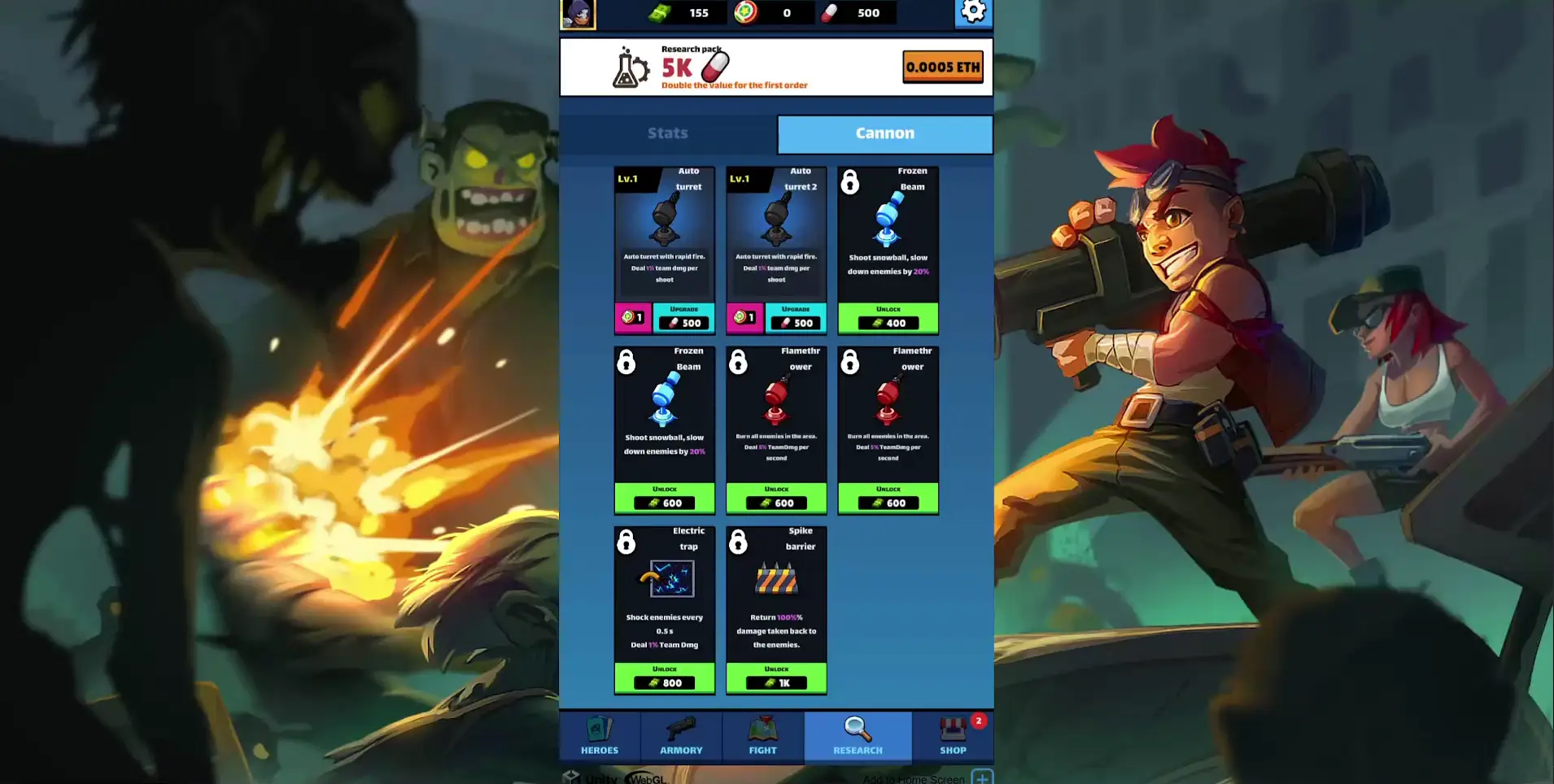Click the target ring currency icon

pyautogui.click(x=744, y=12)
